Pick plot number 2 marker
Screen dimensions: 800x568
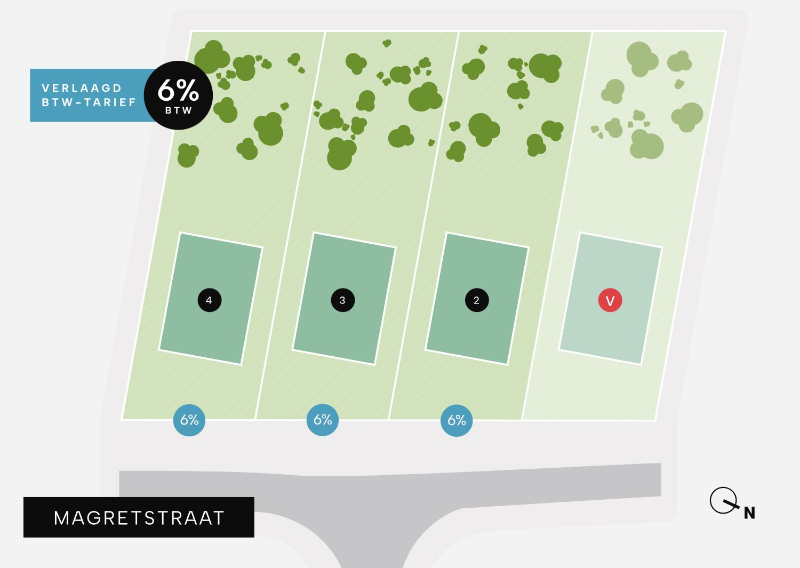coord(476,300)
